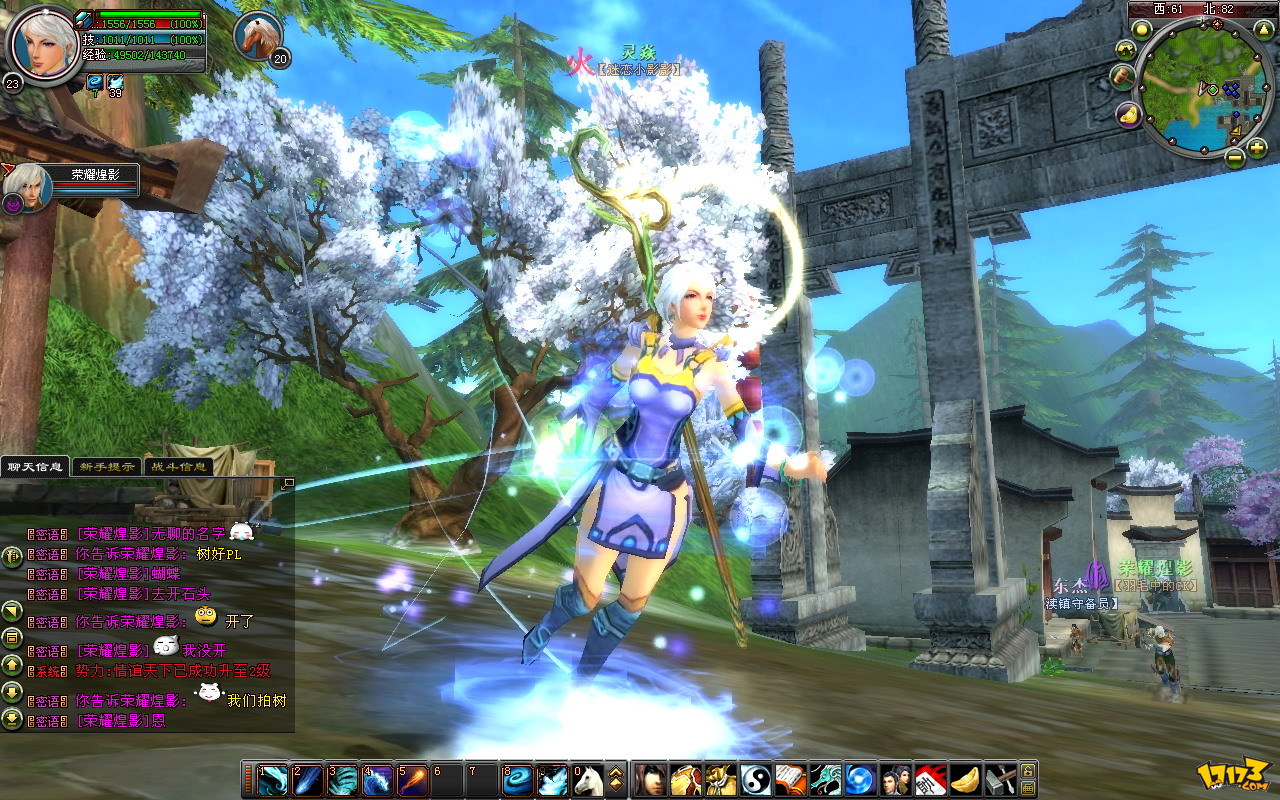Screen dimensions: 1280x800
Task: Select the 聊天信息 chat tab
Action: (x=35, y=466)
